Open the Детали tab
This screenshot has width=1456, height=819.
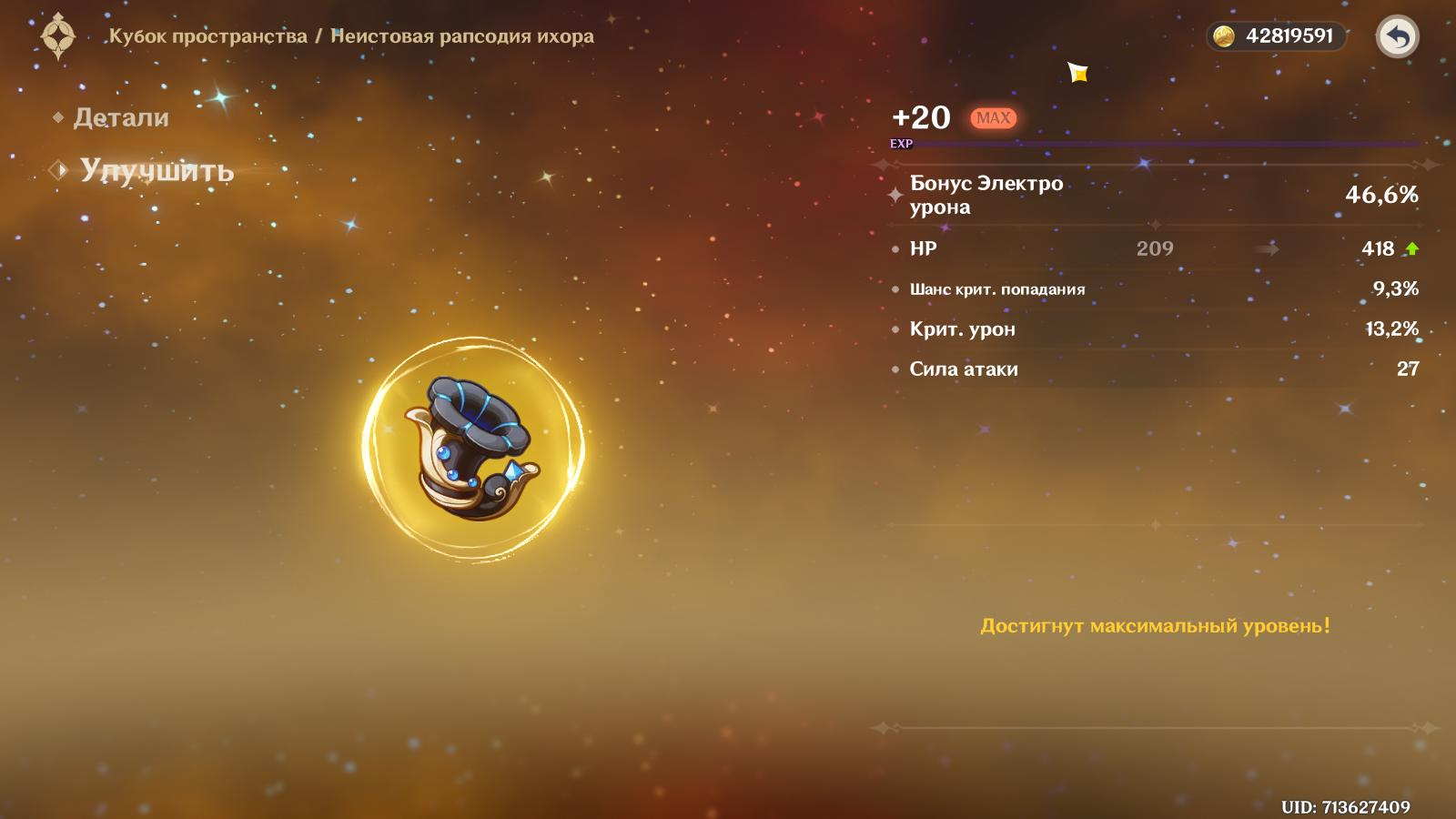coord(120,117)
